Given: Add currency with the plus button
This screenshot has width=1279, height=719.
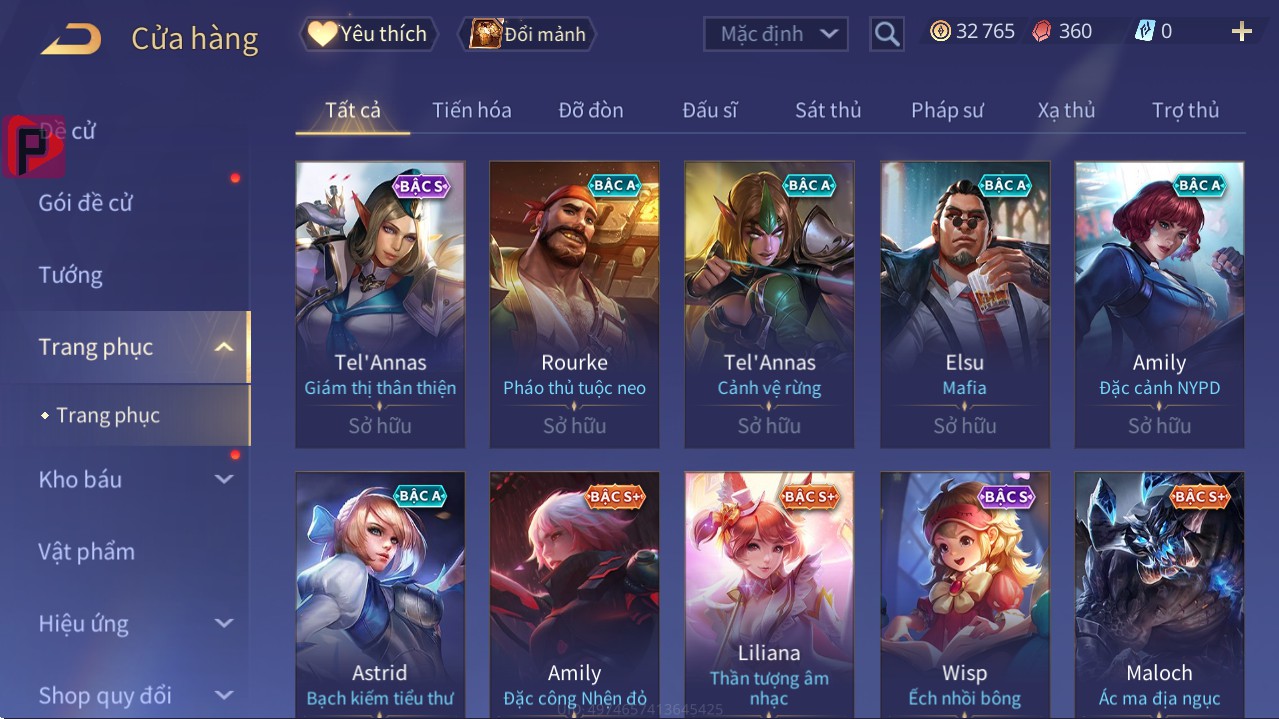Looking at the screenshot, I should tap(1242, 32).
